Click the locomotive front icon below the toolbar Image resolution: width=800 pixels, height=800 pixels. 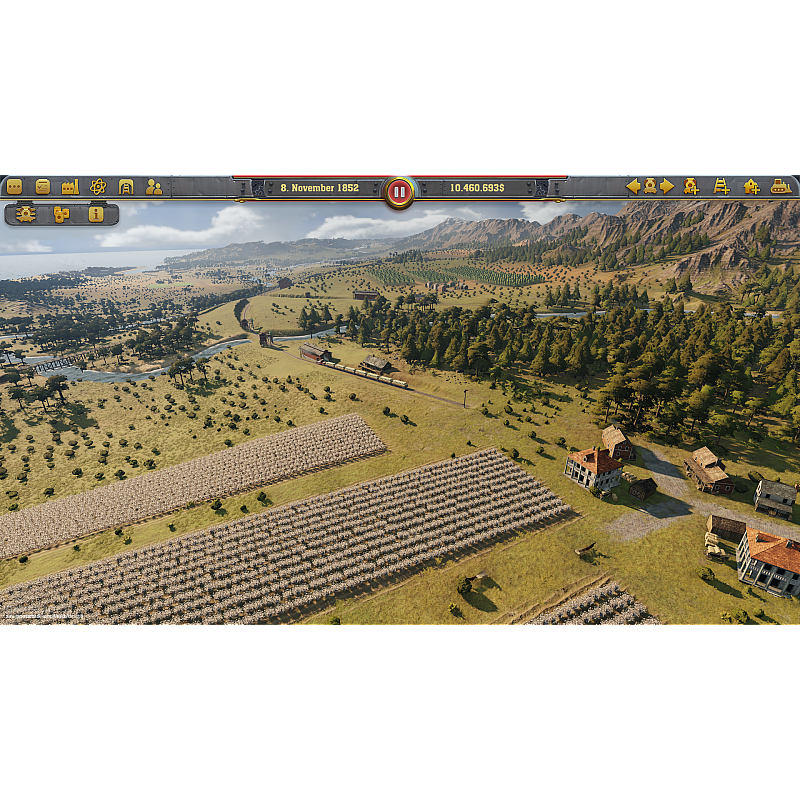26,214
